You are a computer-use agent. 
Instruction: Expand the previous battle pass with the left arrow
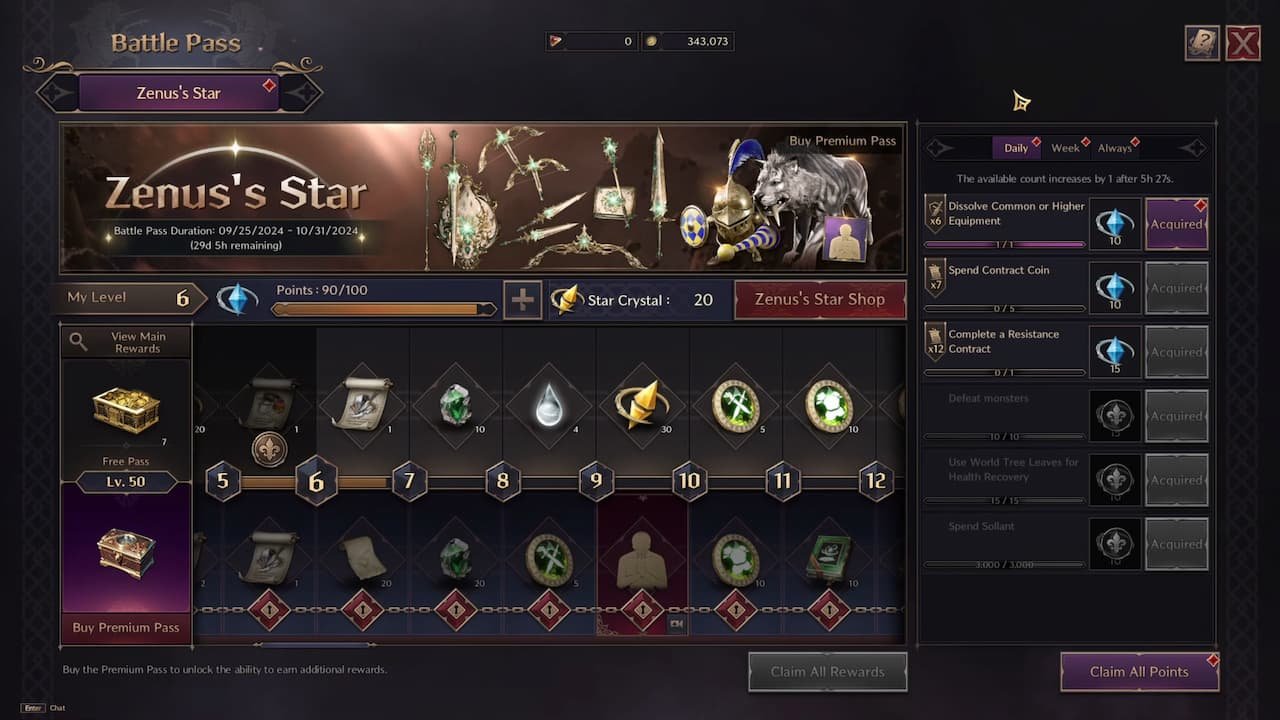(55, 92)
